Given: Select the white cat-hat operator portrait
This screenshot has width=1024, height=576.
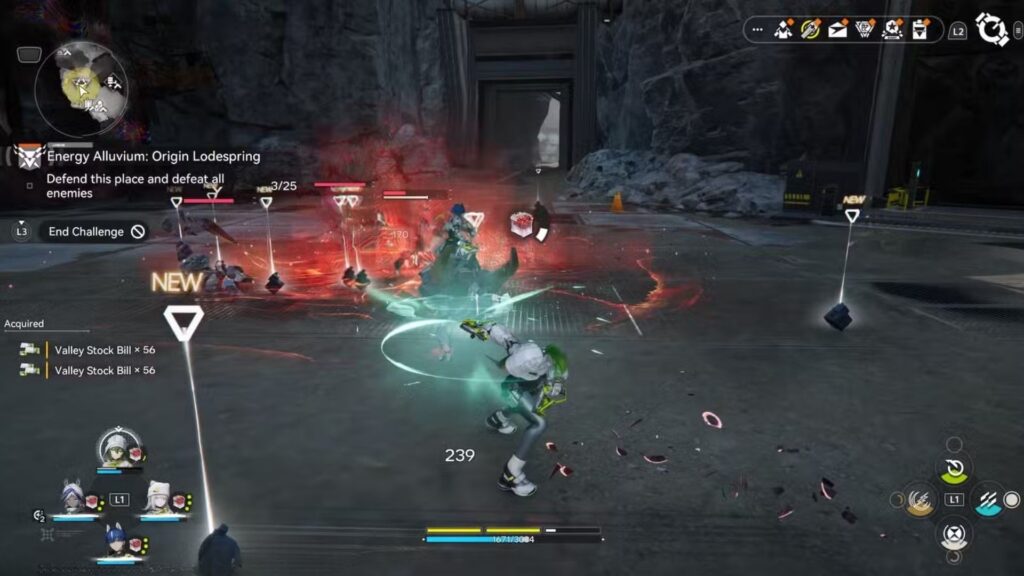Looking at the screenshot, I should (x=159, y=499).
